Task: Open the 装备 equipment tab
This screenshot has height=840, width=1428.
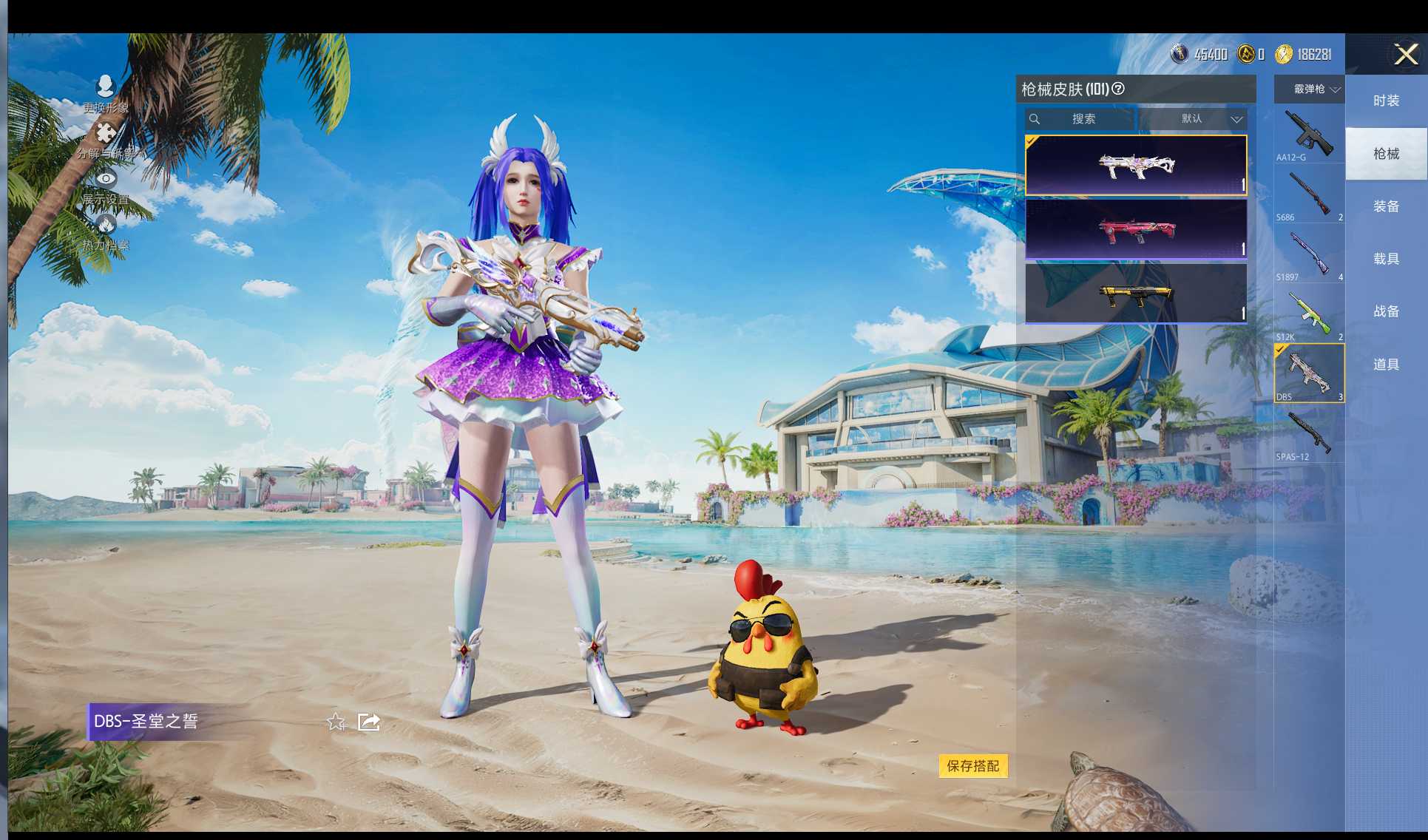Action: click(1386, 206)
